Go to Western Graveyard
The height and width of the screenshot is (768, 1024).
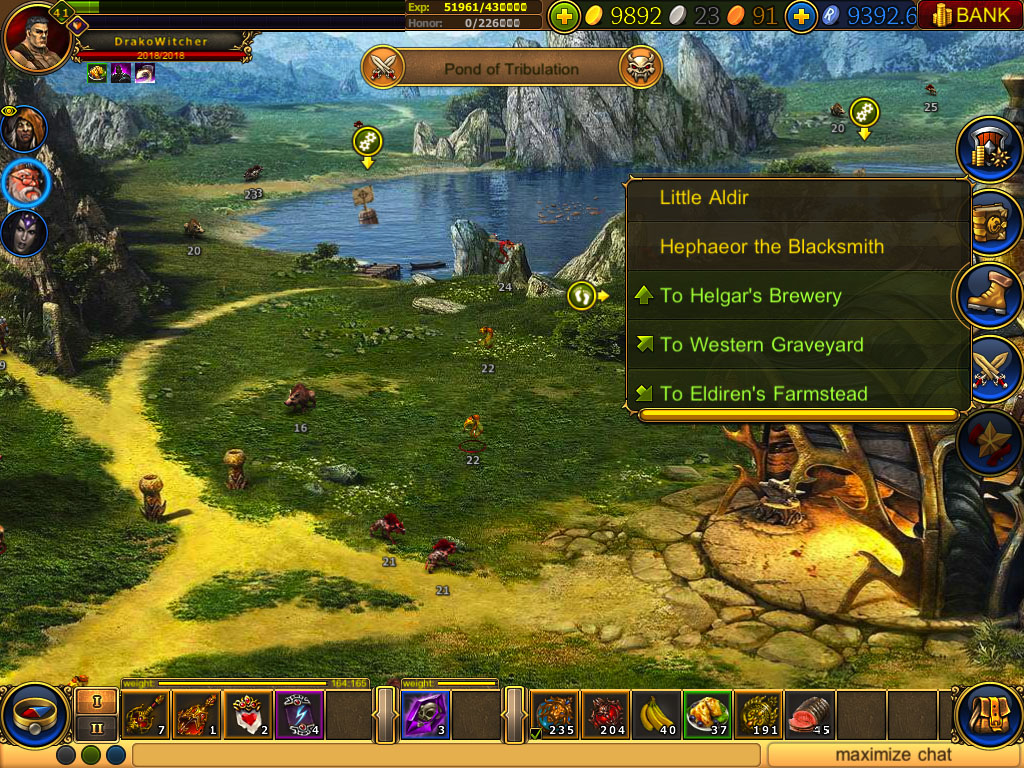761,345
